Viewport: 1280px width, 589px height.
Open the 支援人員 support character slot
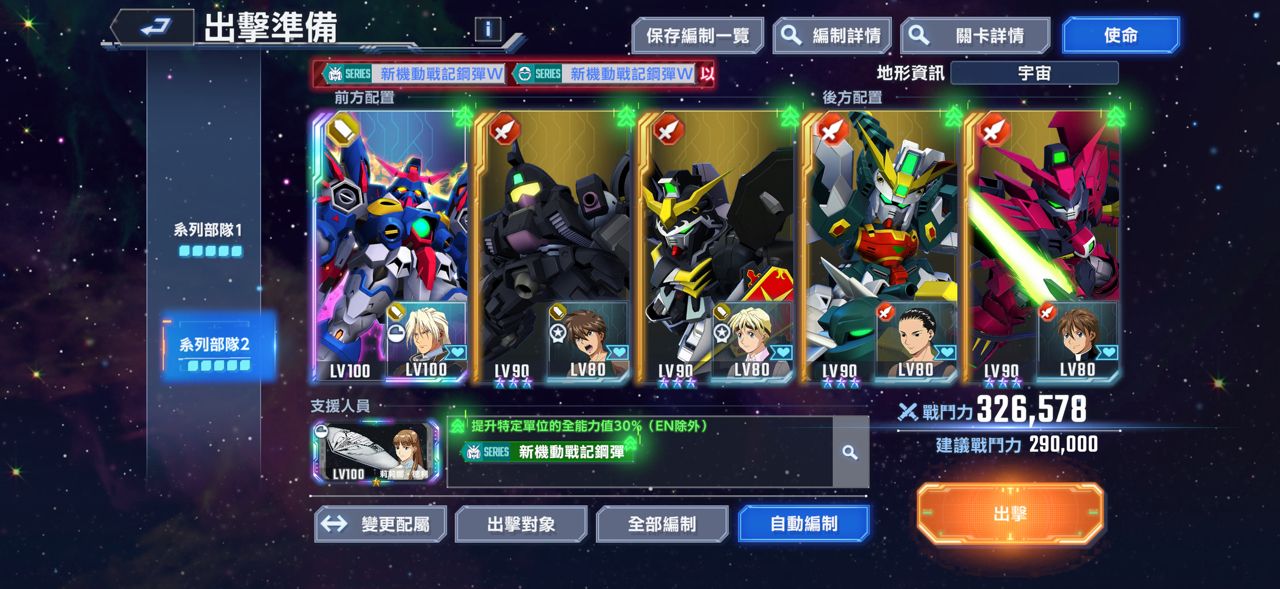pos(376,452)
